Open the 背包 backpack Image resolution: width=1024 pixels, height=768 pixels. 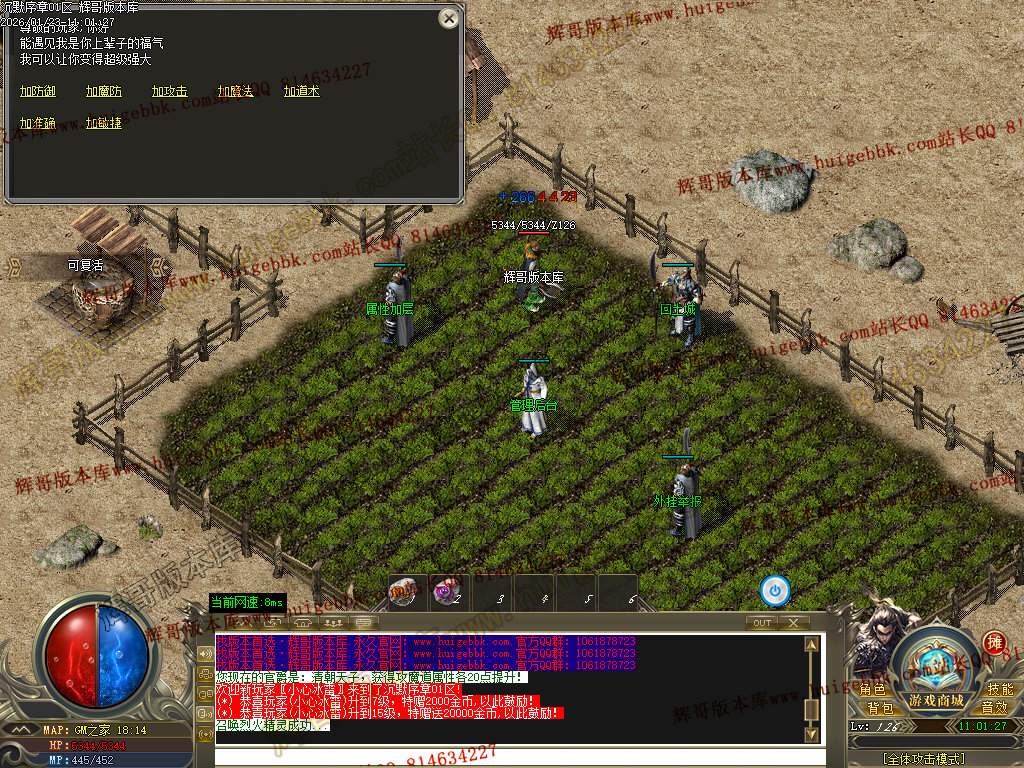(x=880, y=707)
